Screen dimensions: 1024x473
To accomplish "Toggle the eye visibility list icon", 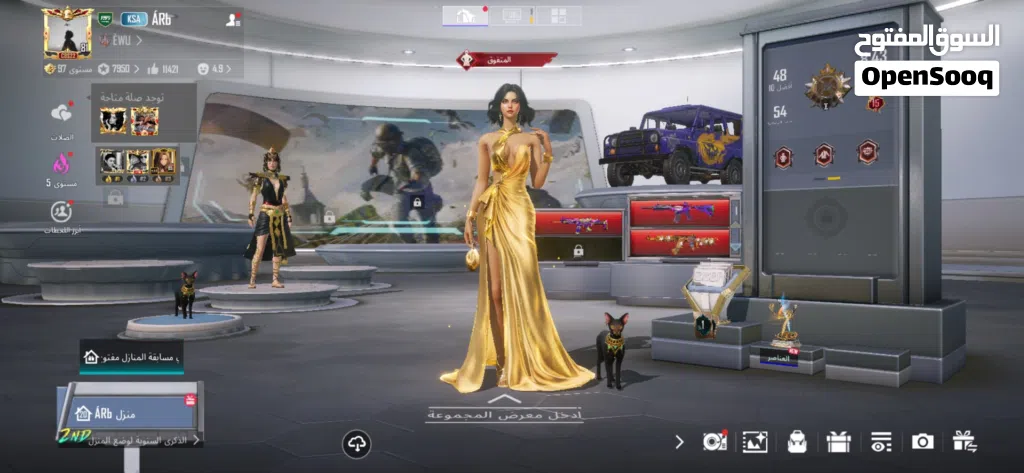I will [x=880, y=441].
